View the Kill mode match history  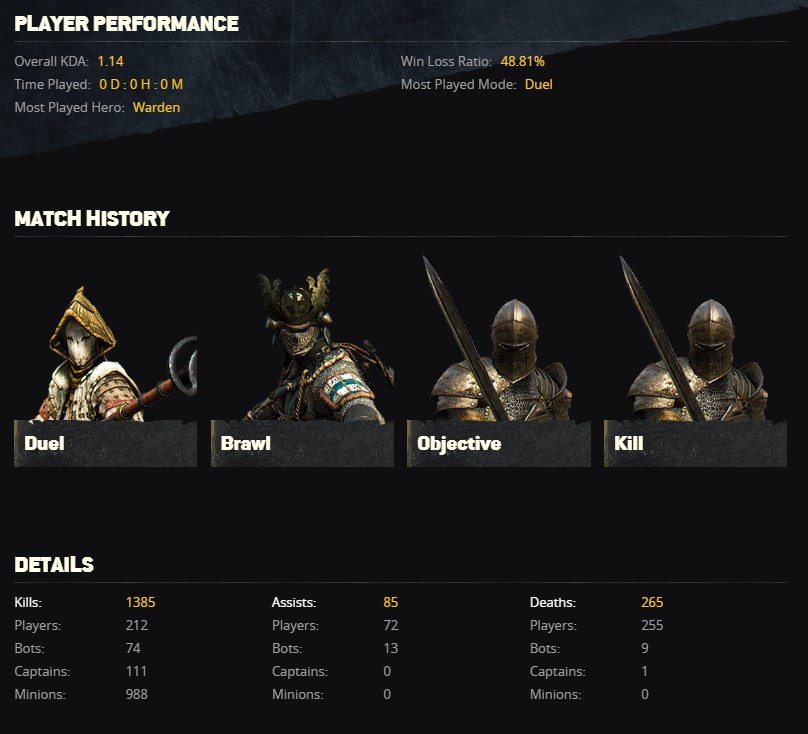pos(695,360)
